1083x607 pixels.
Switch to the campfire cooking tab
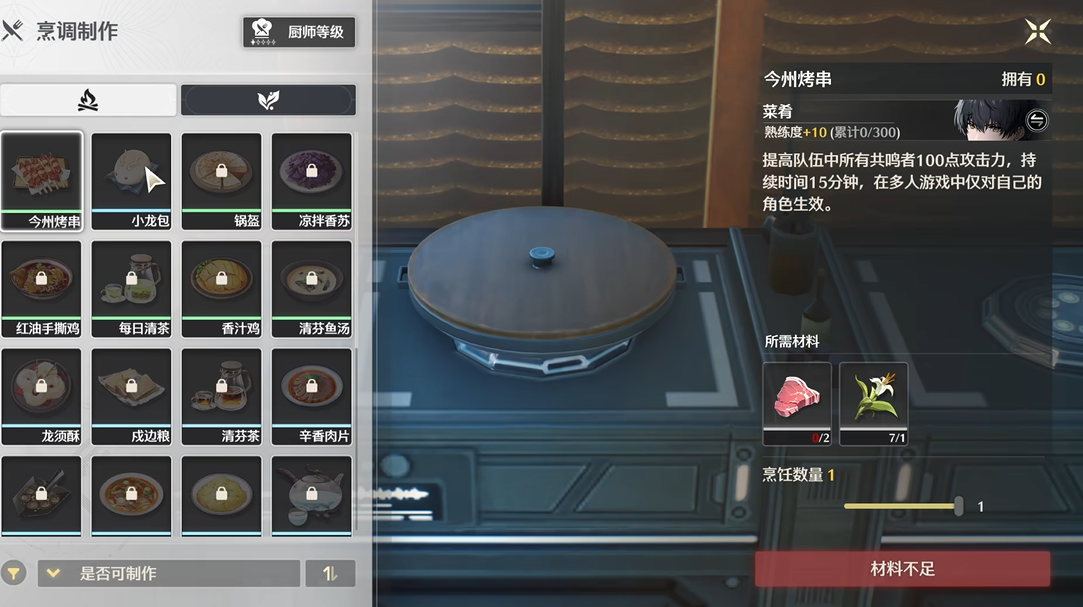coord(88,100)
